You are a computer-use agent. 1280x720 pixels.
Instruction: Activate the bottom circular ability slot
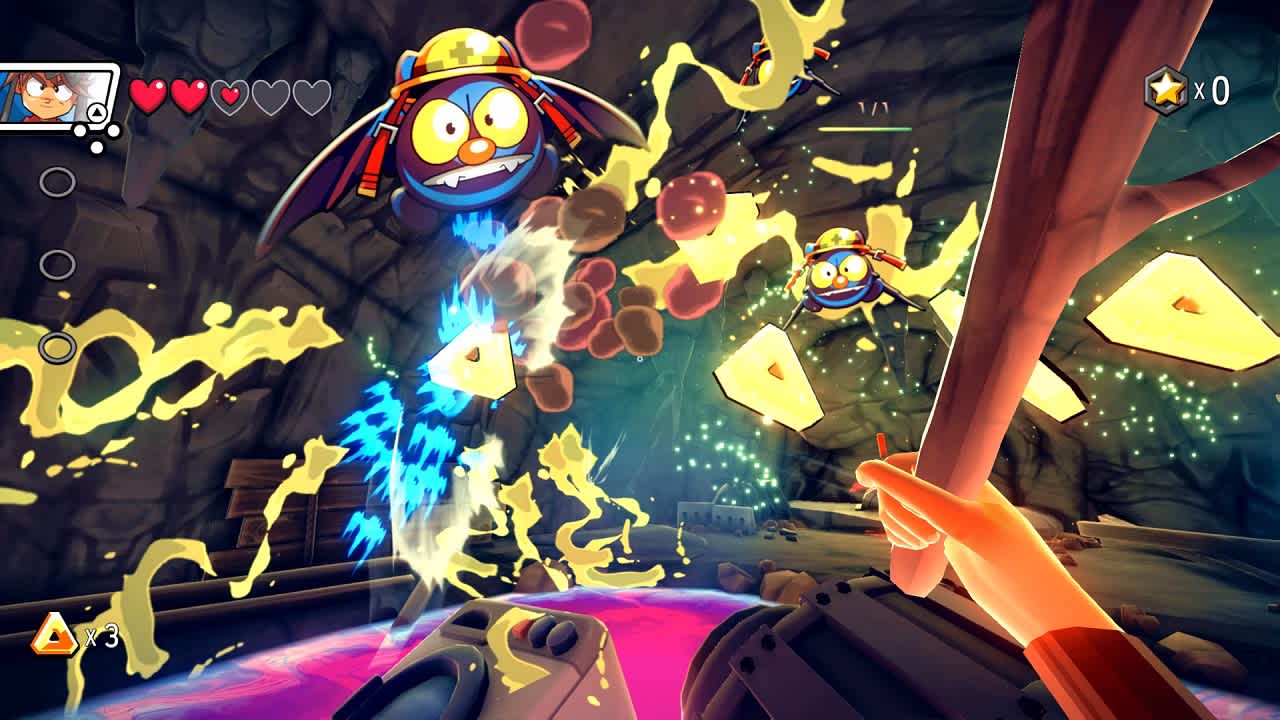coord(57,349)
